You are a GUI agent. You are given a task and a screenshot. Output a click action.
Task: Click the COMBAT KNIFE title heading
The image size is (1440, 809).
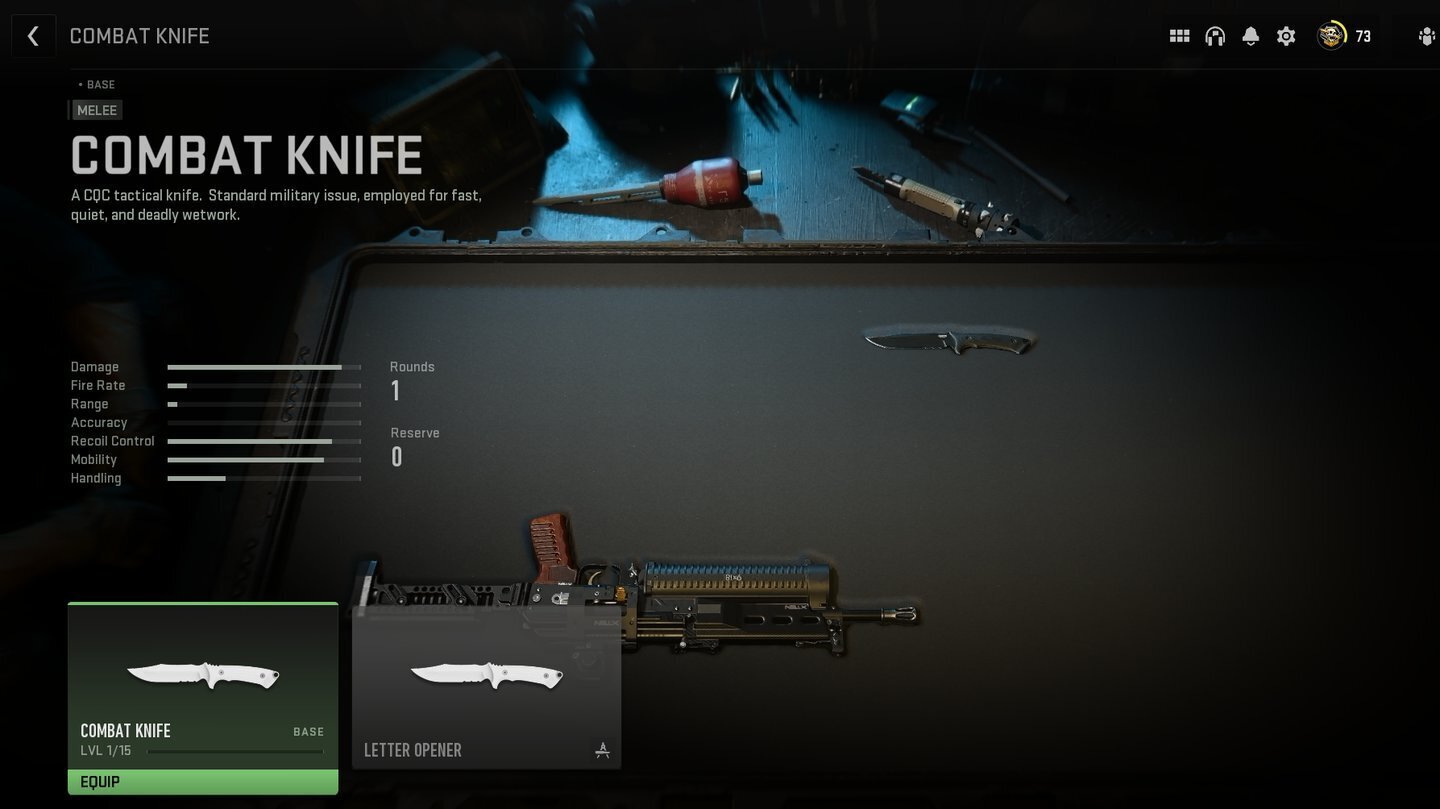(246, 156)
